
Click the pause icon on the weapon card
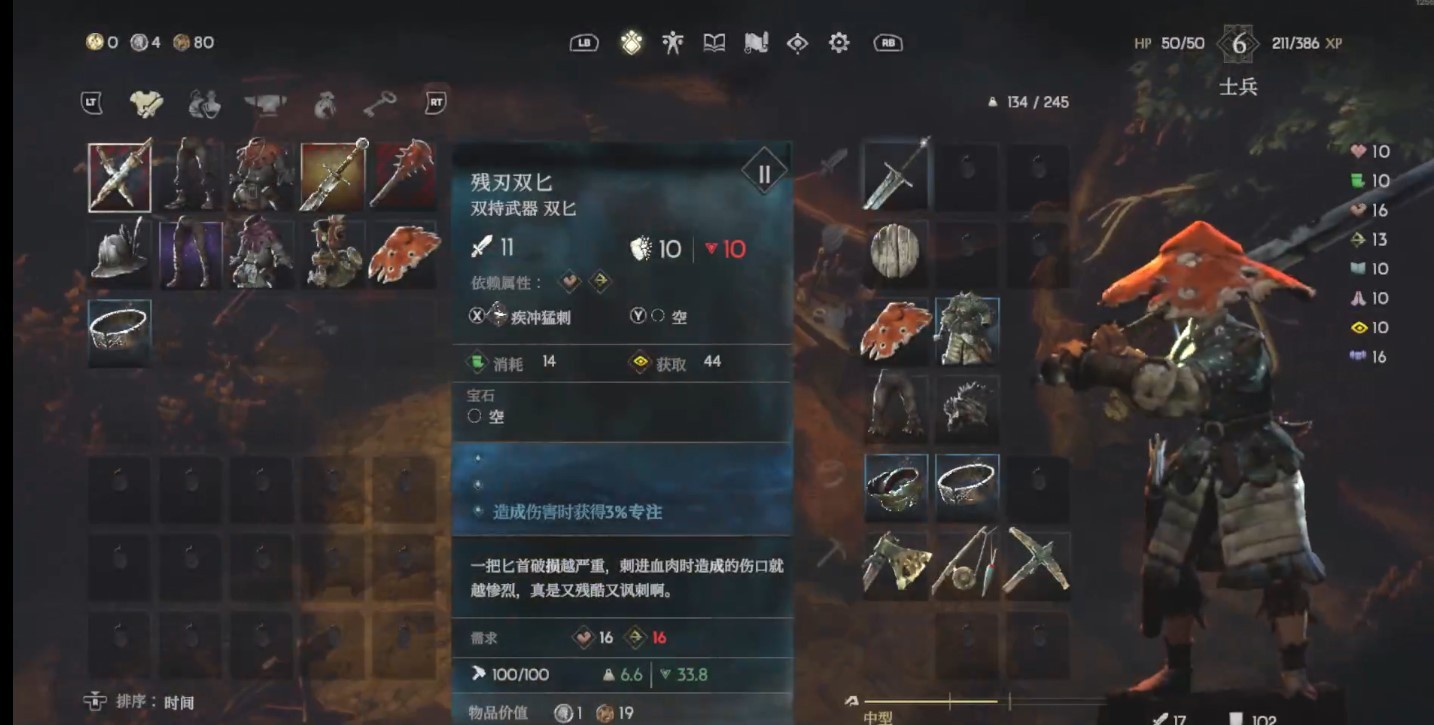pos(763,171)
